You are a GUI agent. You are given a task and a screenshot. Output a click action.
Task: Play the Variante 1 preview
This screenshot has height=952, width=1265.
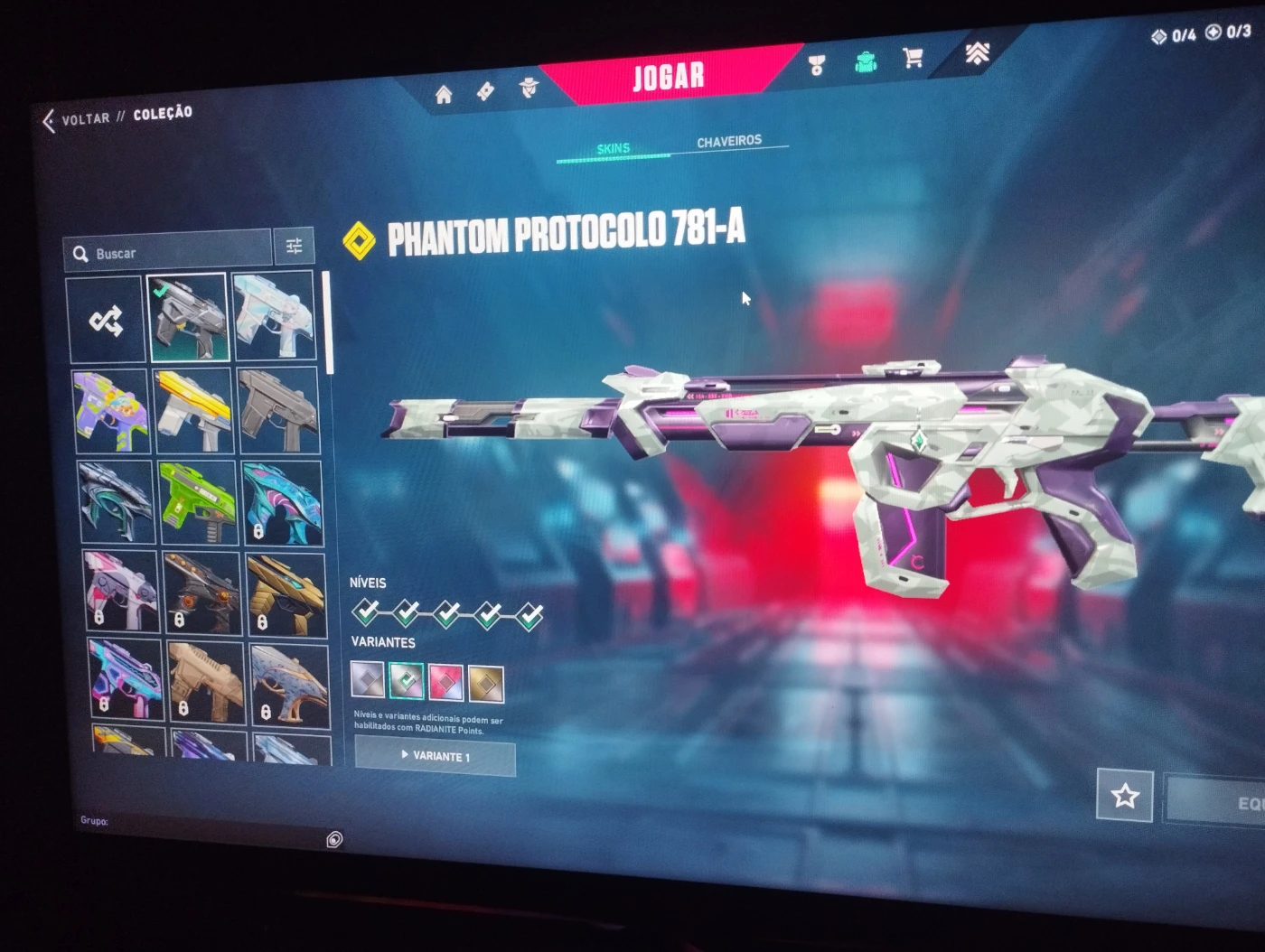[435, 756]
